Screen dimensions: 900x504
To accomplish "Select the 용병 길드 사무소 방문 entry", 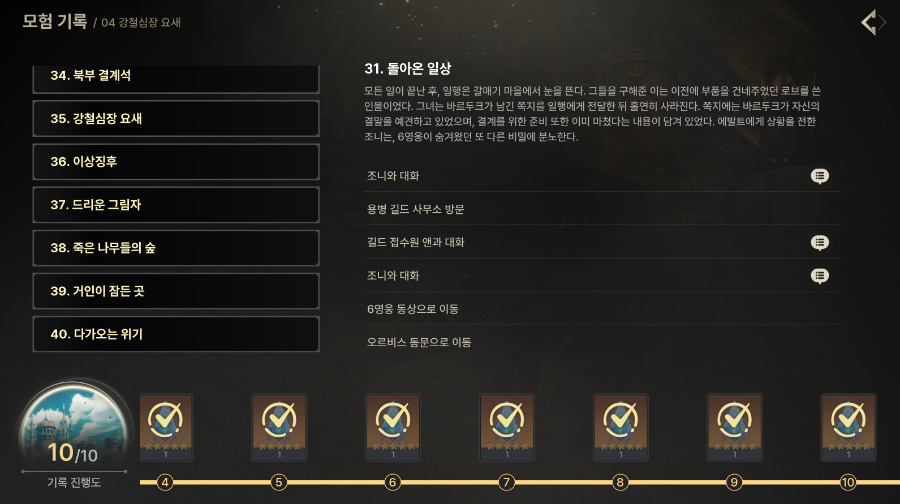I will tap(416, 209).
